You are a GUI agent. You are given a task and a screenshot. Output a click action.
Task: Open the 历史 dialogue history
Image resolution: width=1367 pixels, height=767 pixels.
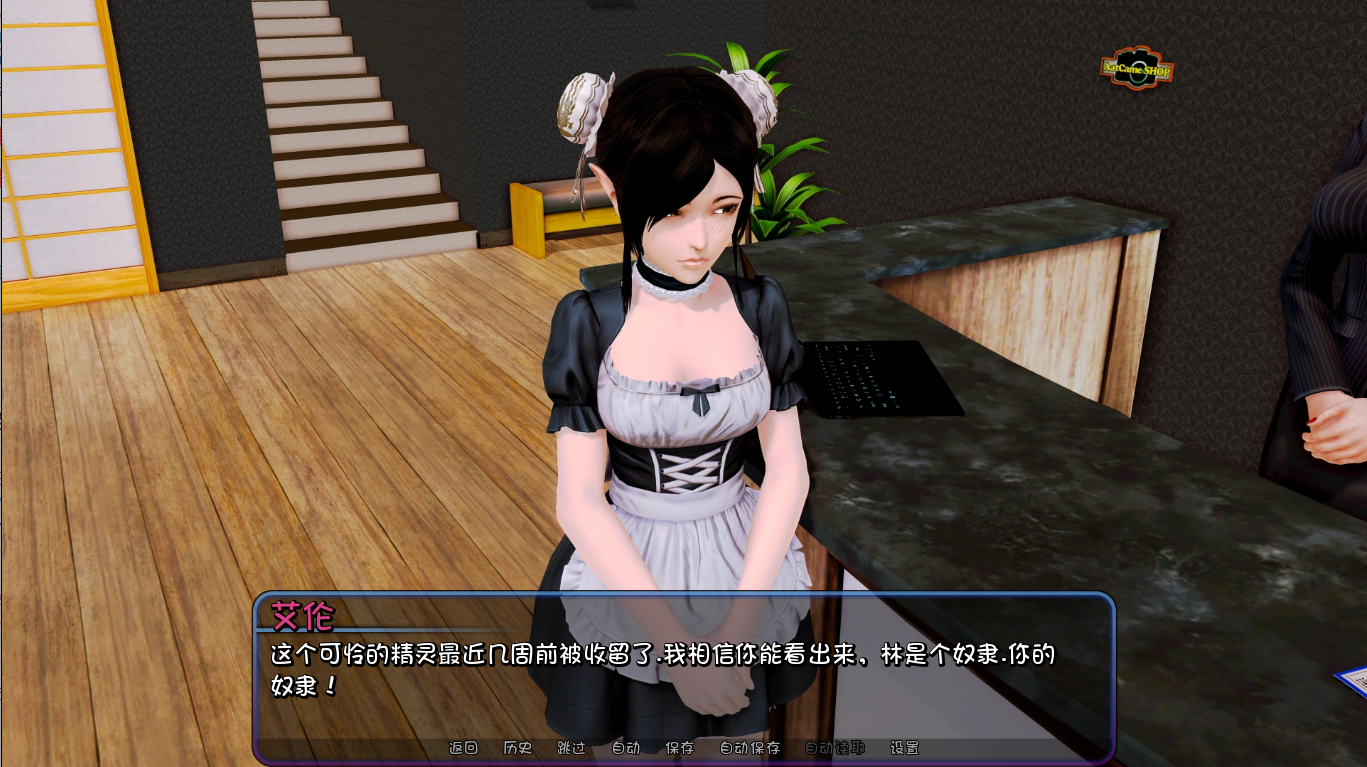click(516, 747)
